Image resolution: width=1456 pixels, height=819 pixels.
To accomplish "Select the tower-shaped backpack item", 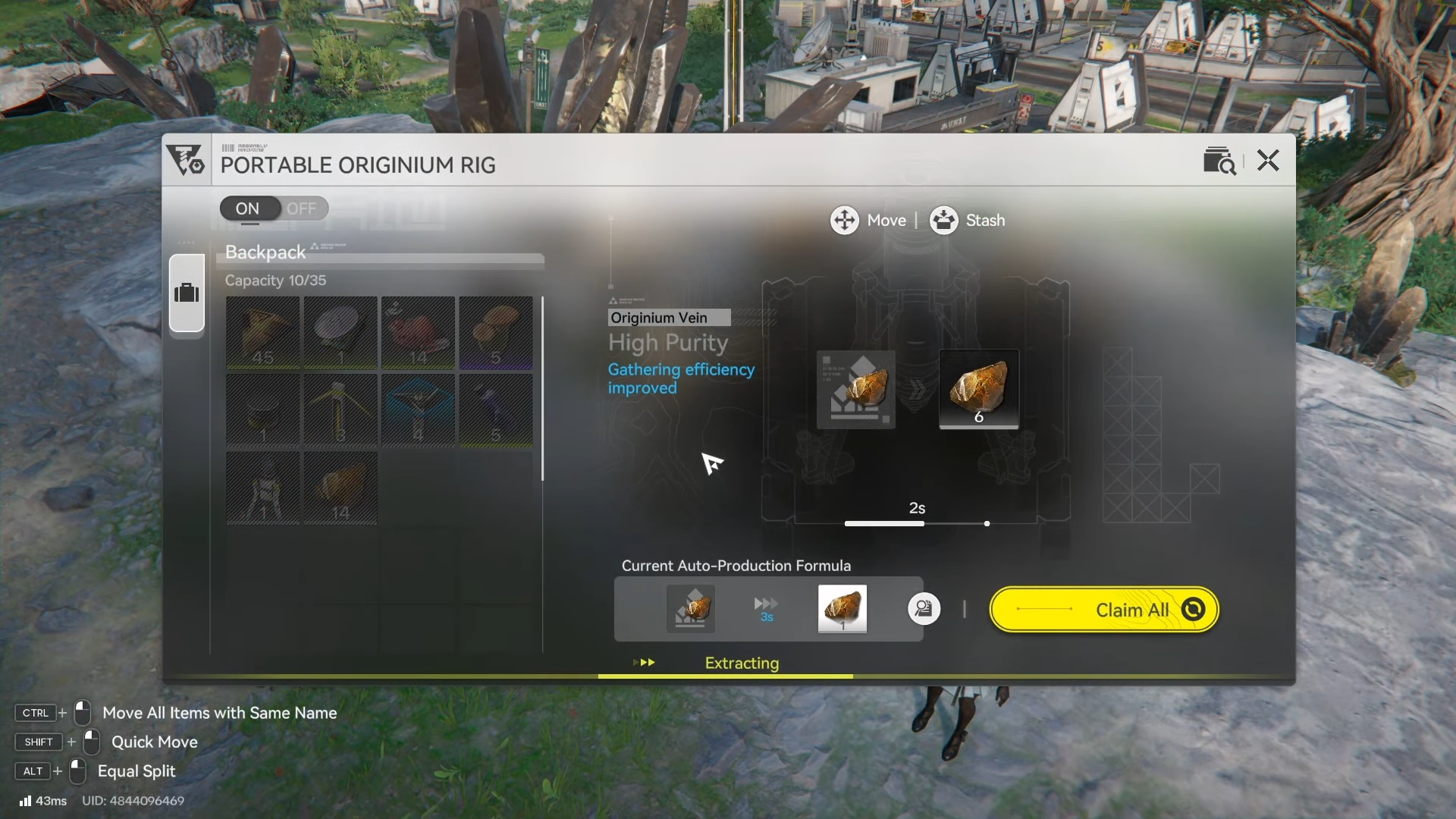I will pos(263,488).
